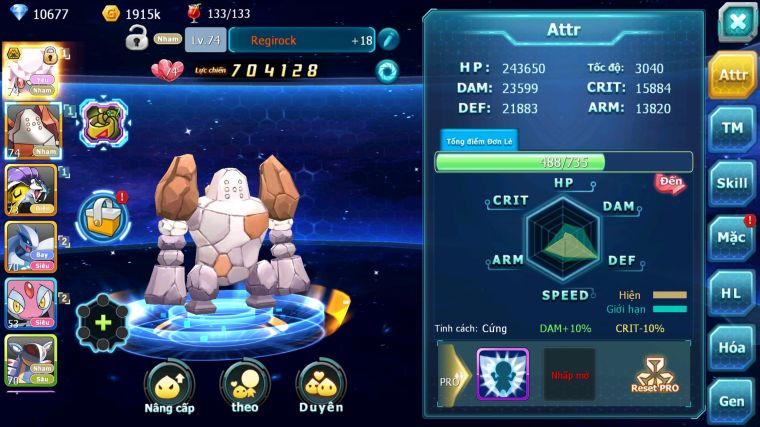Open the Hóa tab
Viewport: 760px width, 427px height.
(732, 347)
